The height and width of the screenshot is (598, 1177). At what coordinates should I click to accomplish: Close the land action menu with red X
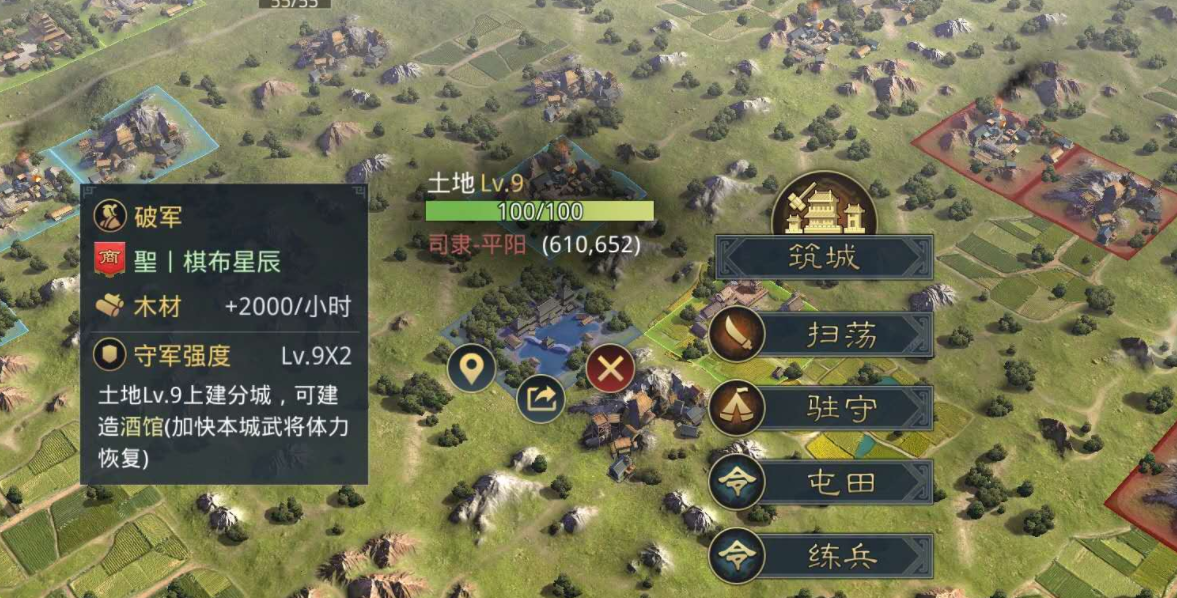(x=610, y=371)
